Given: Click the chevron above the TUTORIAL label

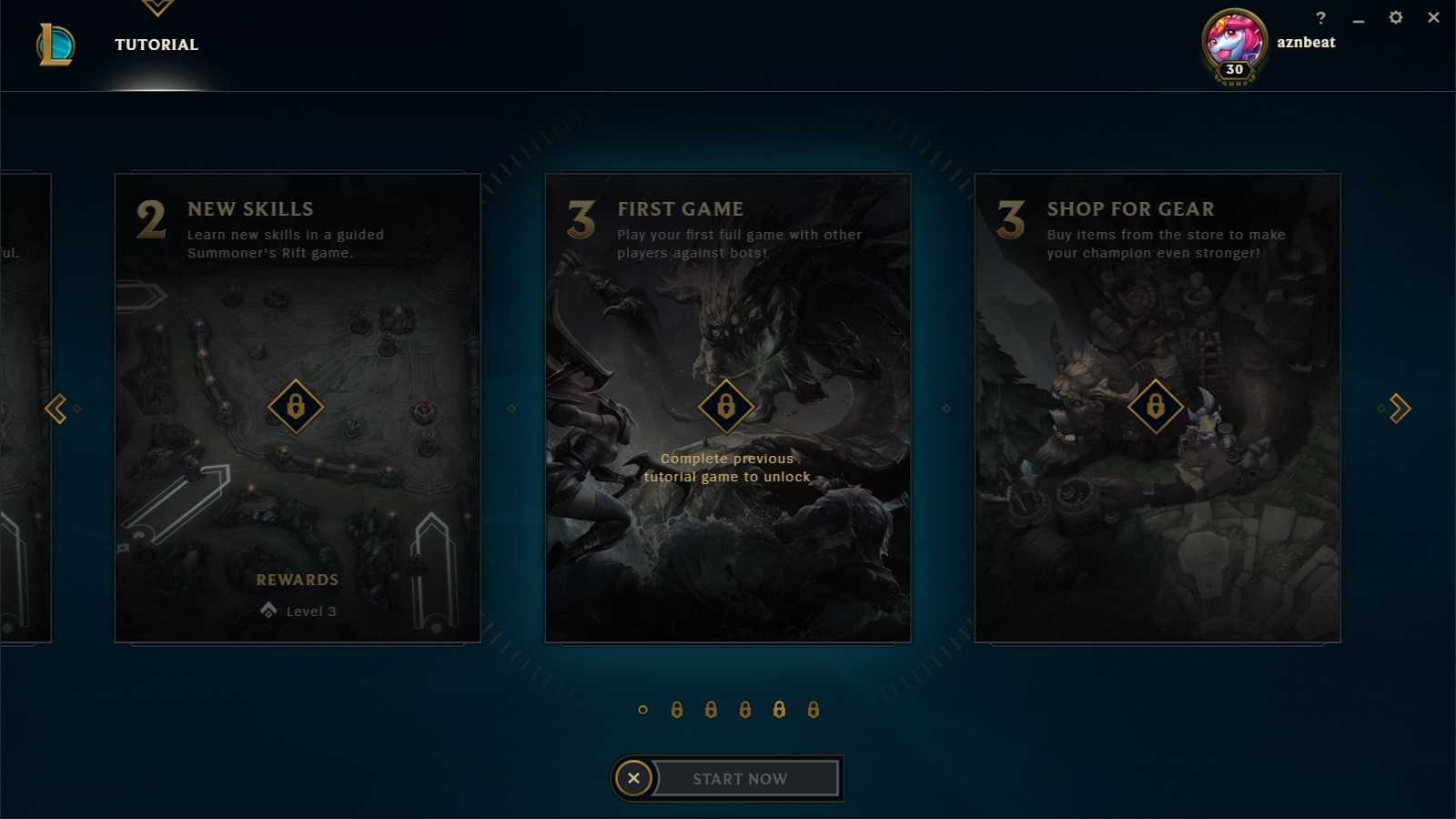Looking at the screenshot, I should point(157,7).
